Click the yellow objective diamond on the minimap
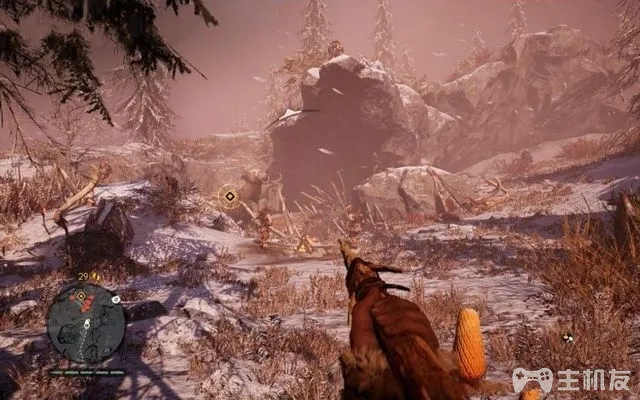Viewport: 640px width, 400px height. [x=80, y=296]
